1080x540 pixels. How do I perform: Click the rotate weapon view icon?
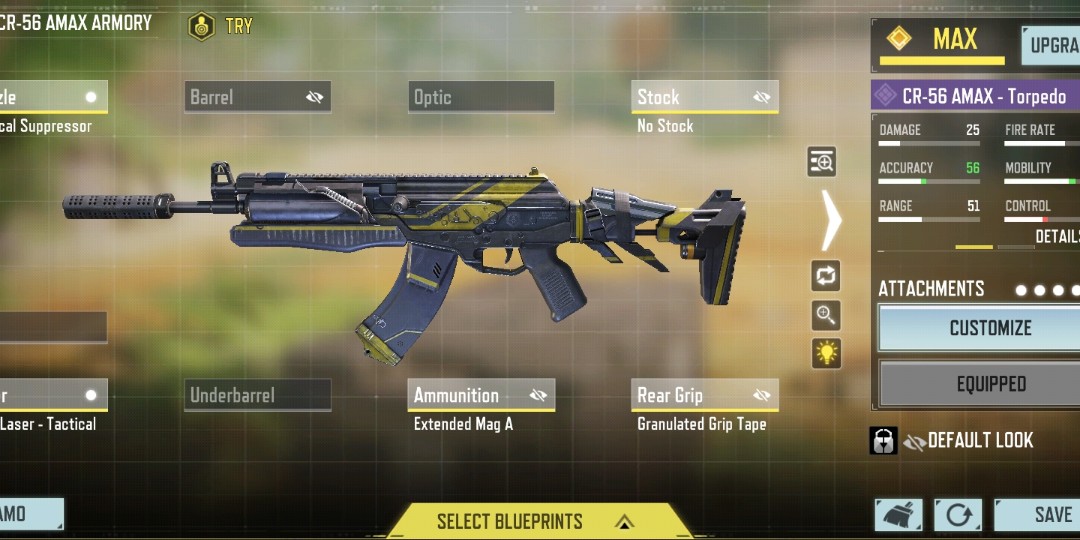pos(826,276)
